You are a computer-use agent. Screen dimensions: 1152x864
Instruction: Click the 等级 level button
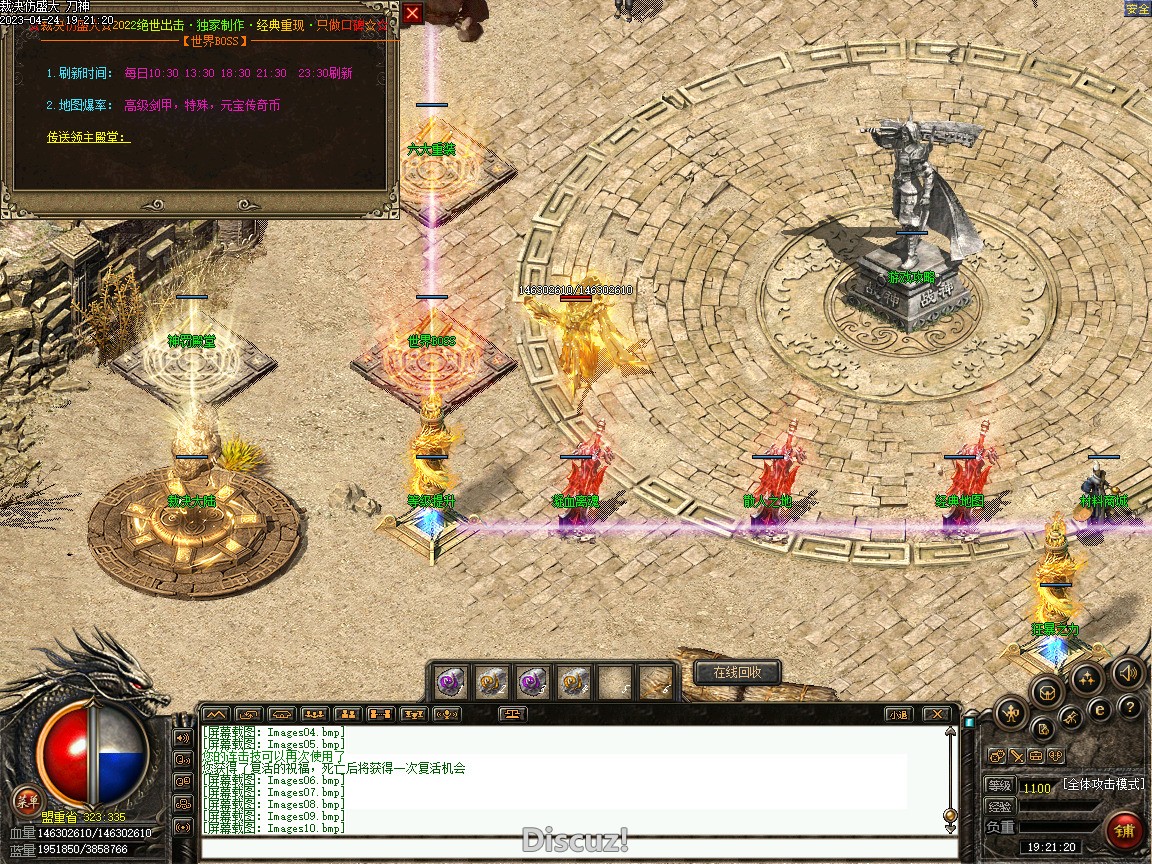click(x=999, y=786)
